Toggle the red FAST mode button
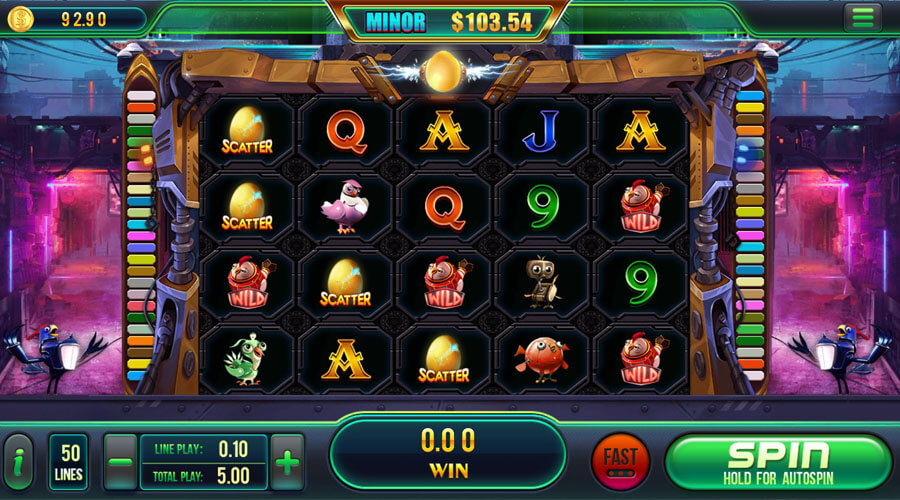The width and height of the screenshot is (900, 500). pyautogui.click(x=620, y=462)
